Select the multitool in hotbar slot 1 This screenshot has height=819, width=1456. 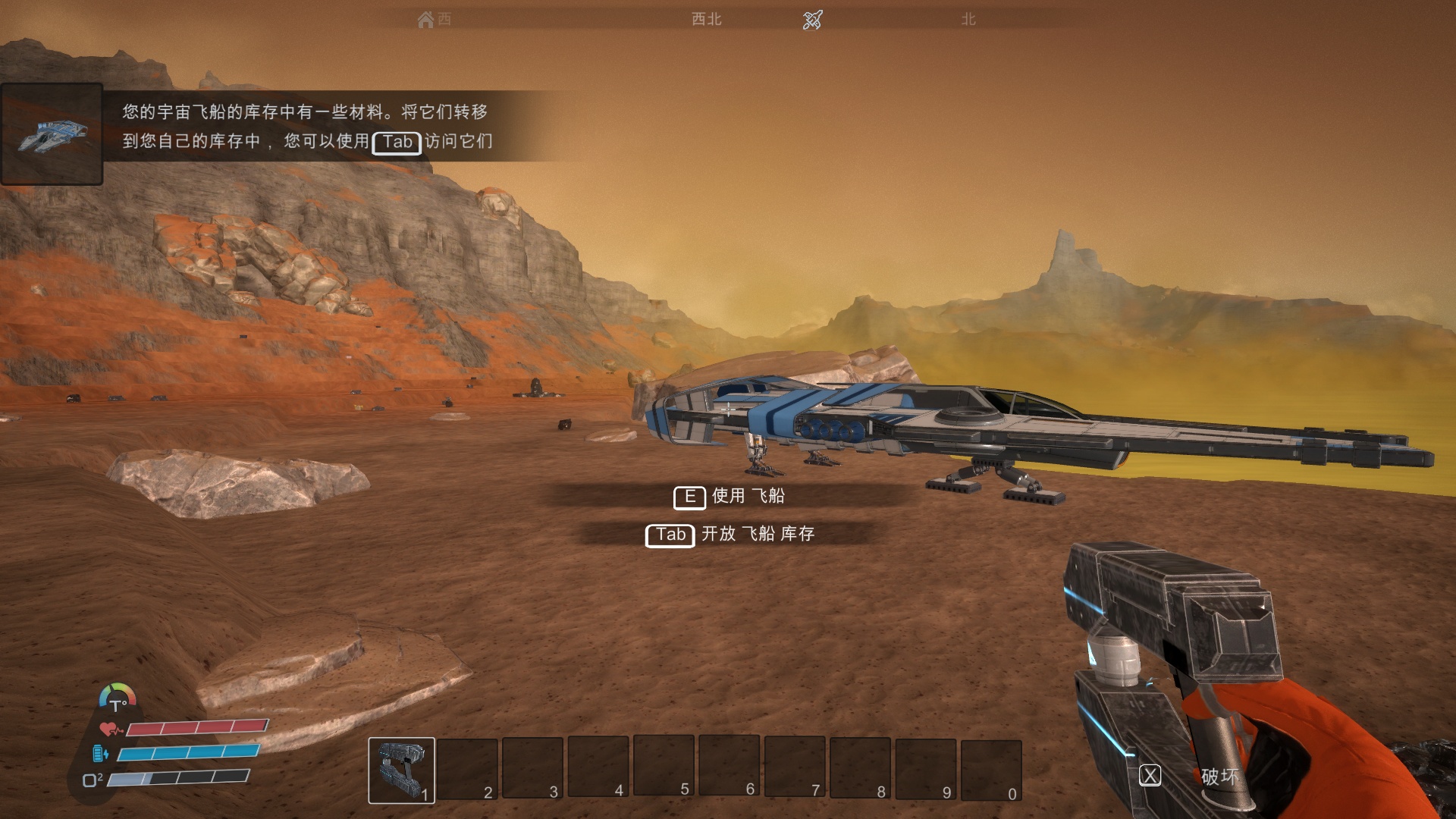(401, 770)
